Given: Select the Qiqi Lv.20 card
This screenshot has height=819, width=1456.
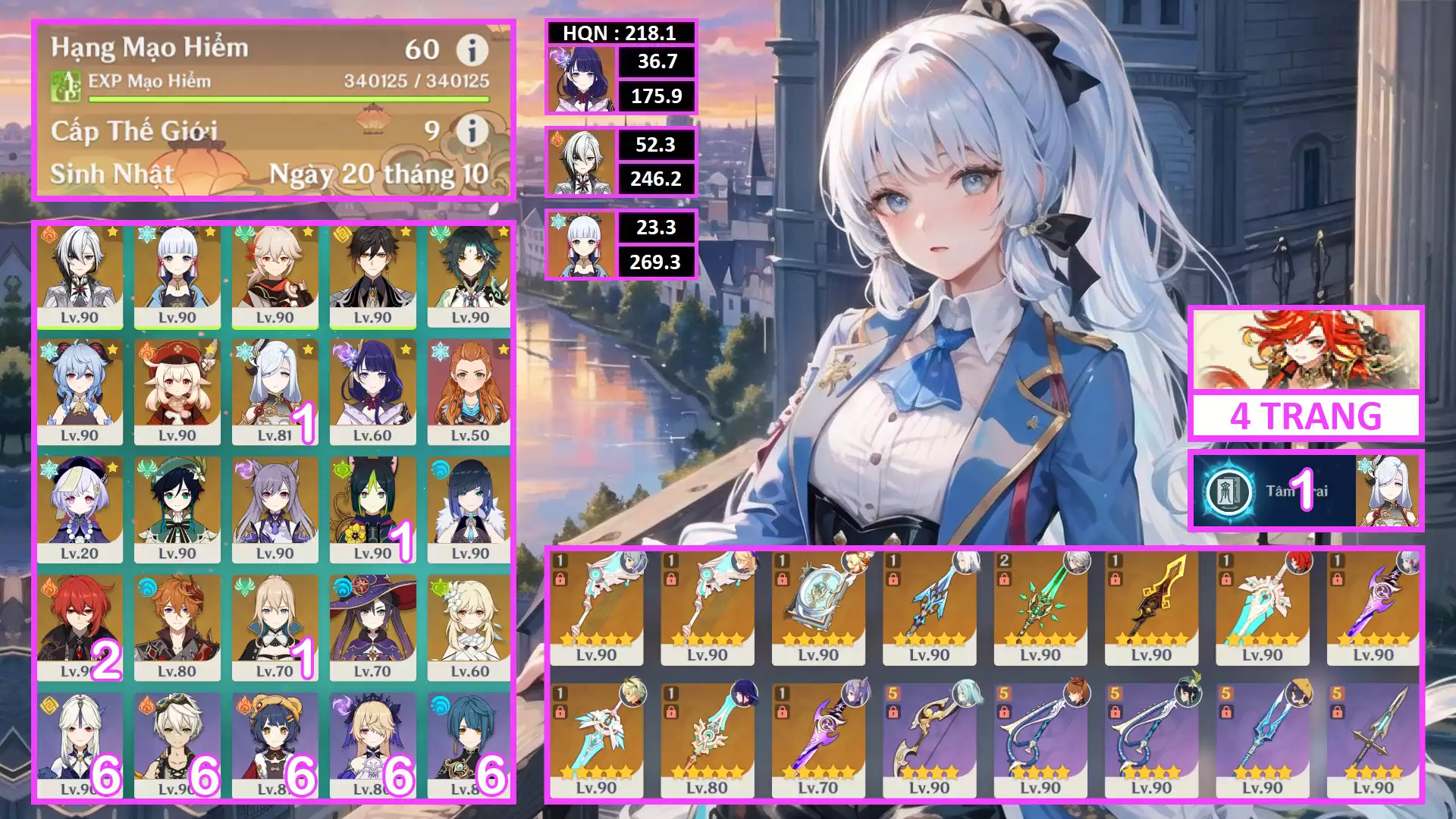Looking at the screenshot, I should click(x=80, y=510).
